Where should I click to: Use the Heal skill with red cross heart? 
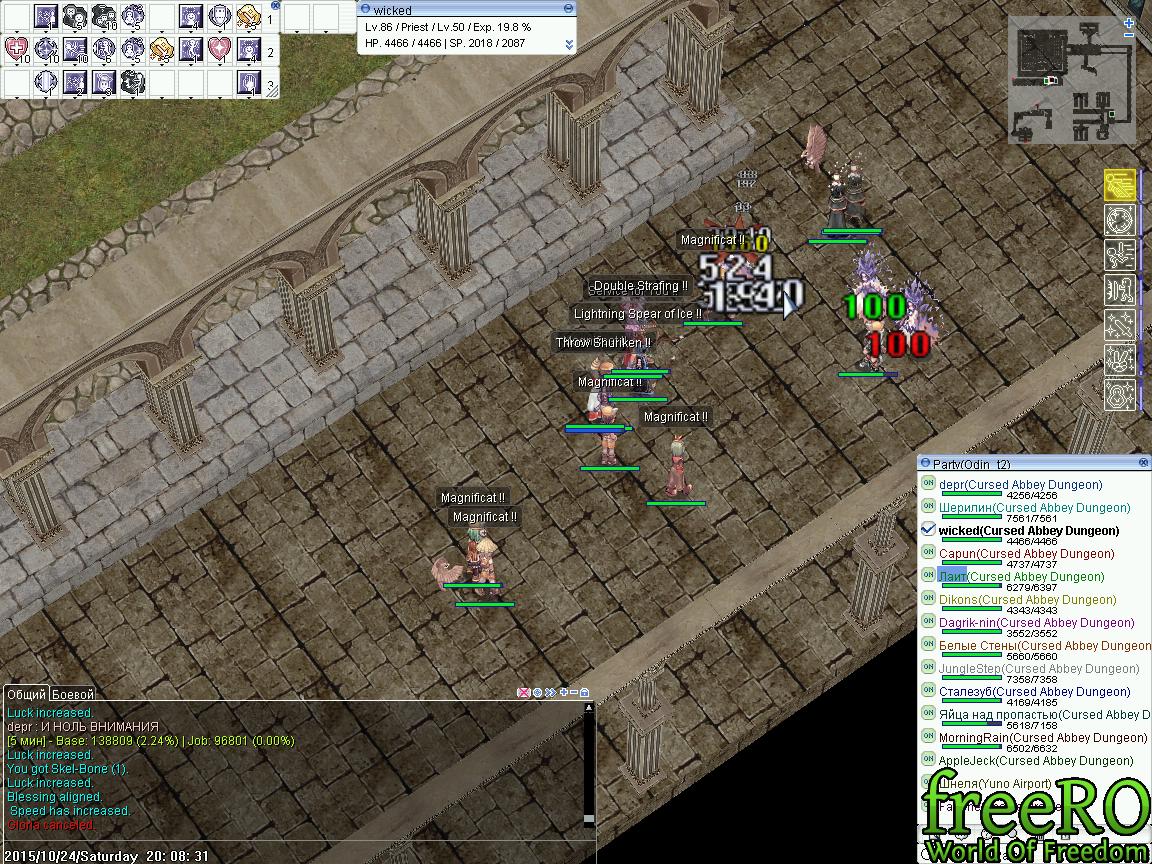[x=17, y=49]
